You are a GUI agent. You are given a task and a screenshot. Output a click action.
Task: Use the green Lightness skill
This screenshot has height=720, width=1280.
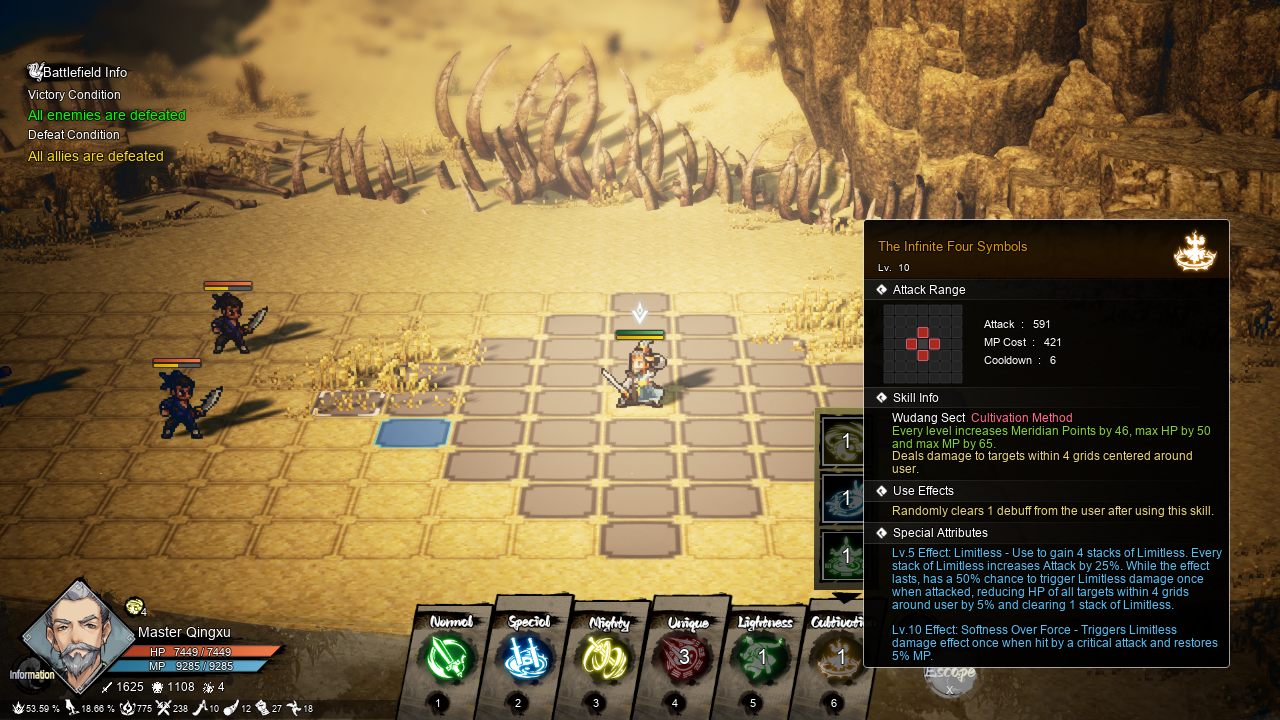[762, 658]
